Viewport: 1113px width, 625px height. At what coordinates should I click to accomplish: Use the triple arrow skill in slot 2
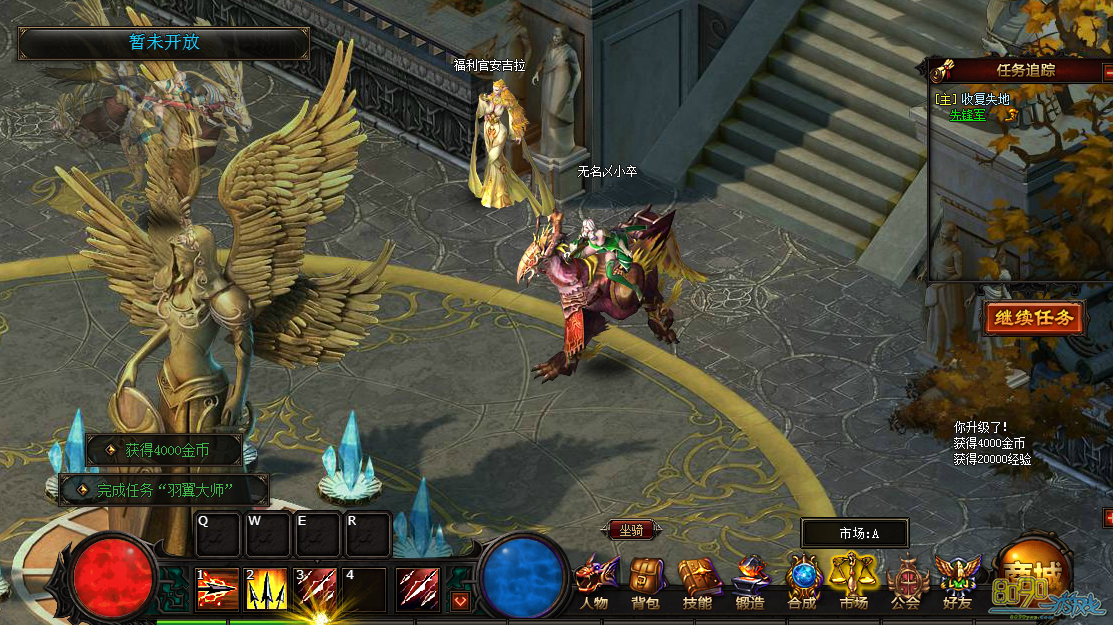pyautogui.click(x=267, y=589)
